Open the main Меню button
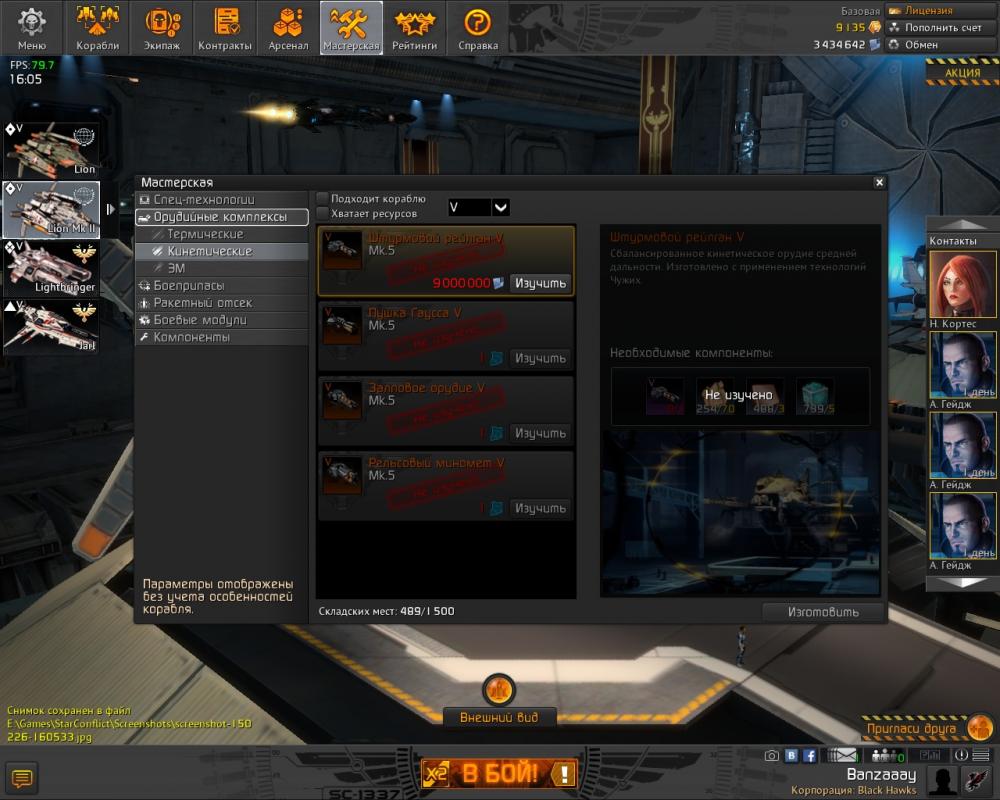1000x800 pixels. (32, 28)
